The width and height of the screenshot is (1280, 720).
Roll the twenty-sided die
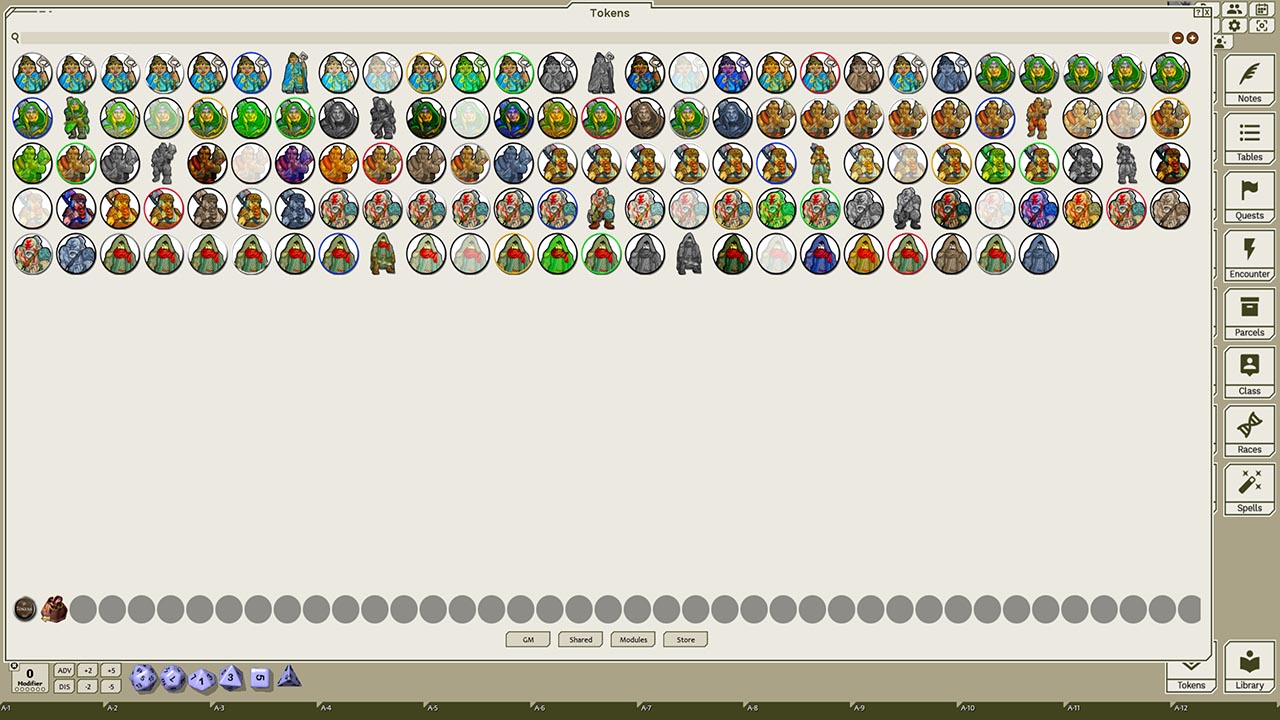(x=142, y=678)
